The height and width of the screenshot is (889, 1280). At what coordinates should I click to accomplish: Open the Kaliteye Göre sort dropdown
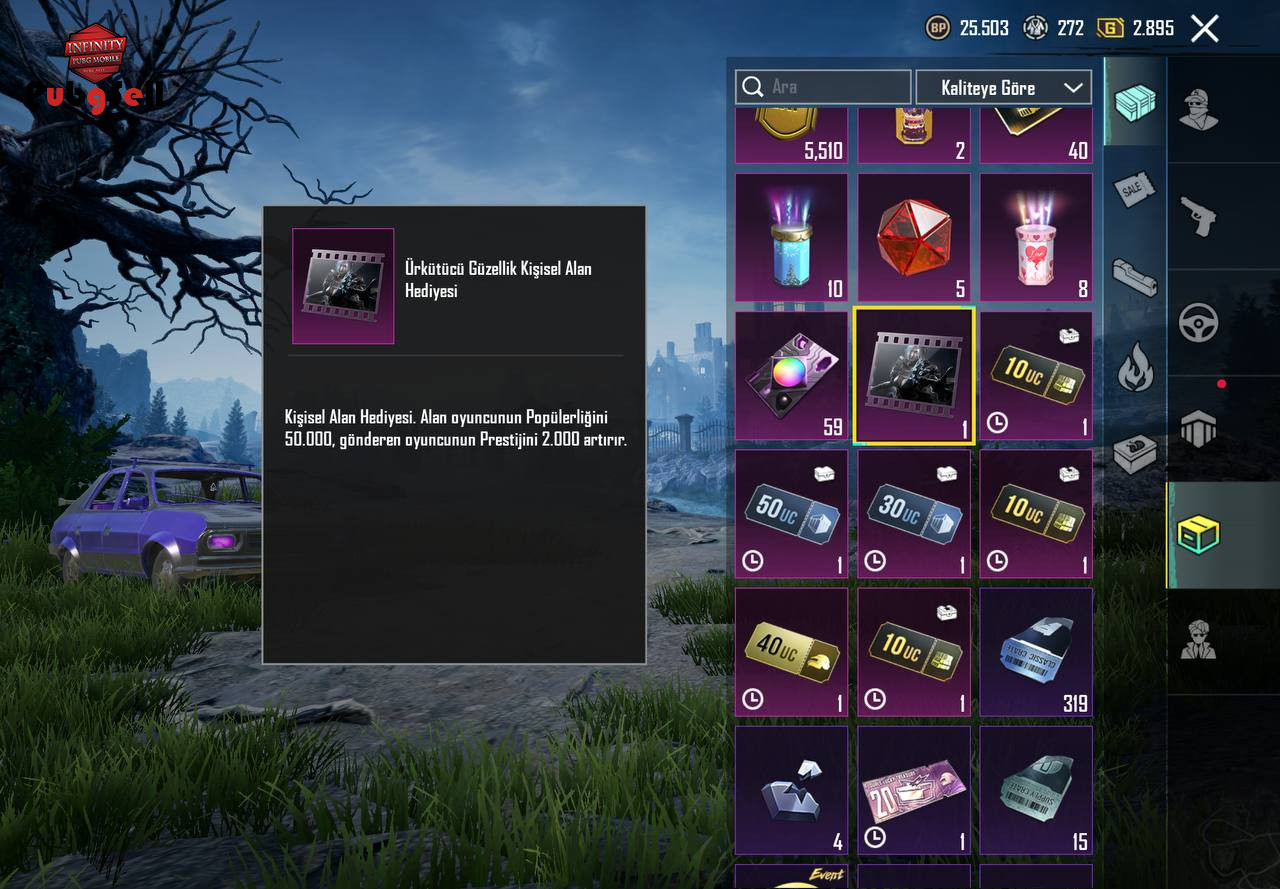click(x=1003, y=87)
